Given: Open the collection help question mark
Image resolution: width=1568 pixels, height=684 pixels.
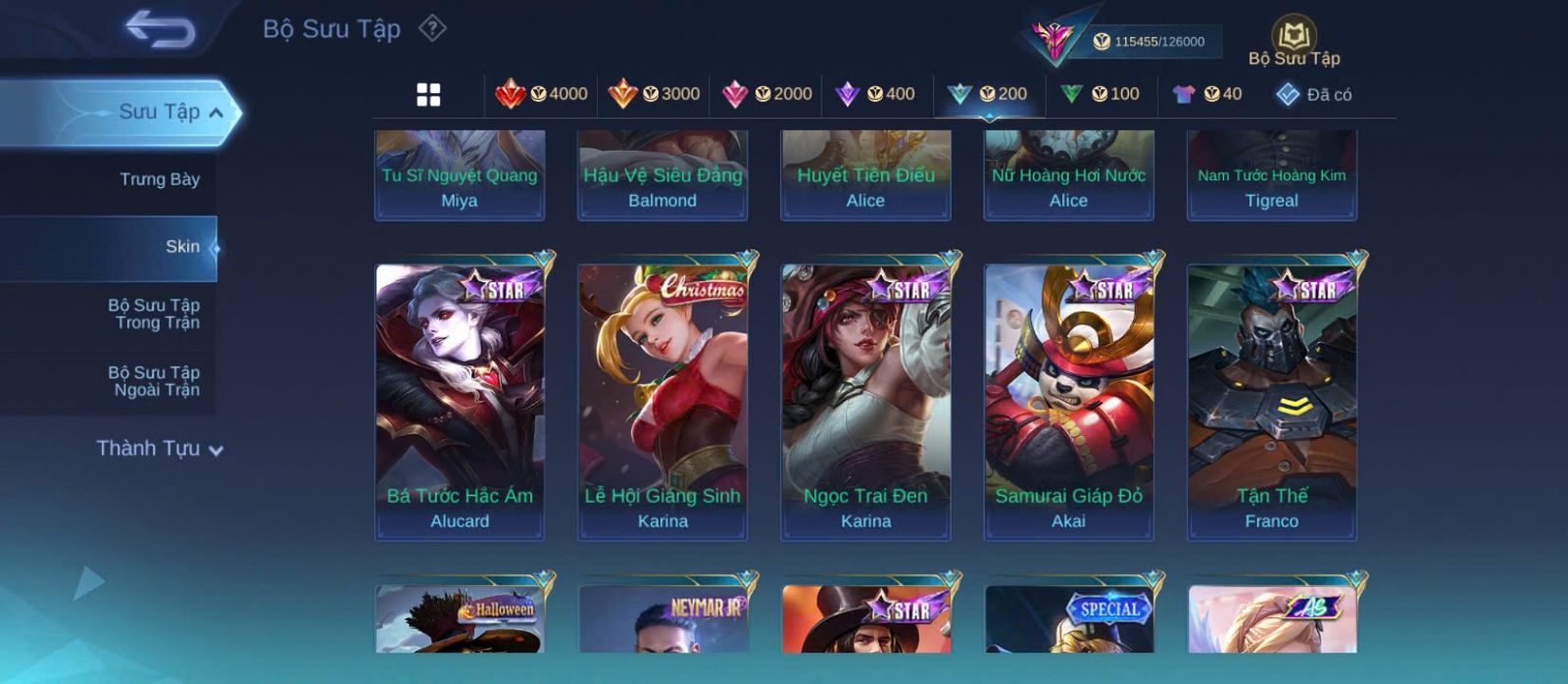Looking at the screenshot, I should click(432, 28).
